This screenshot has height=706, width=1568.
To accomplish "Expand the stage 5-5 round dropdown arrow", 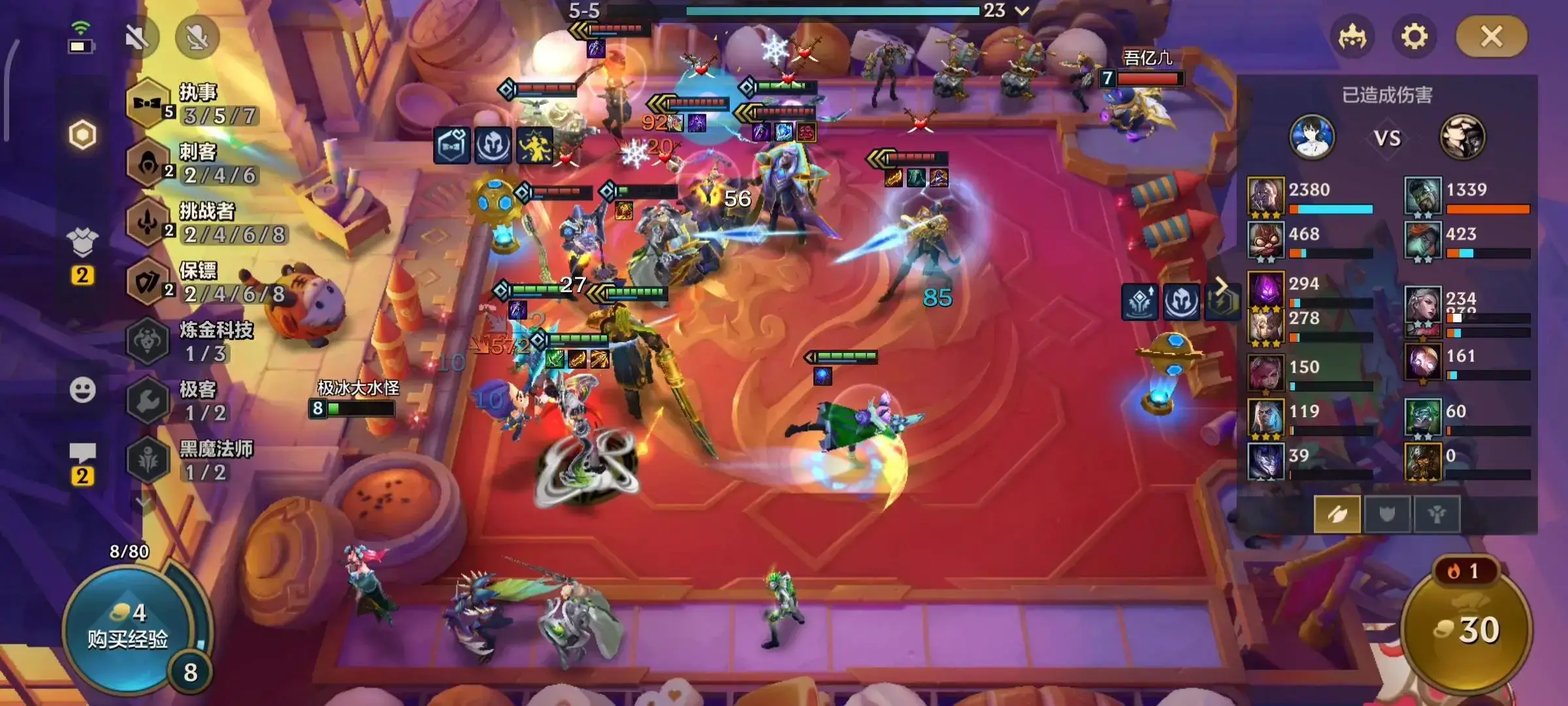I will pyautogui.click(x=1022, y=10).
